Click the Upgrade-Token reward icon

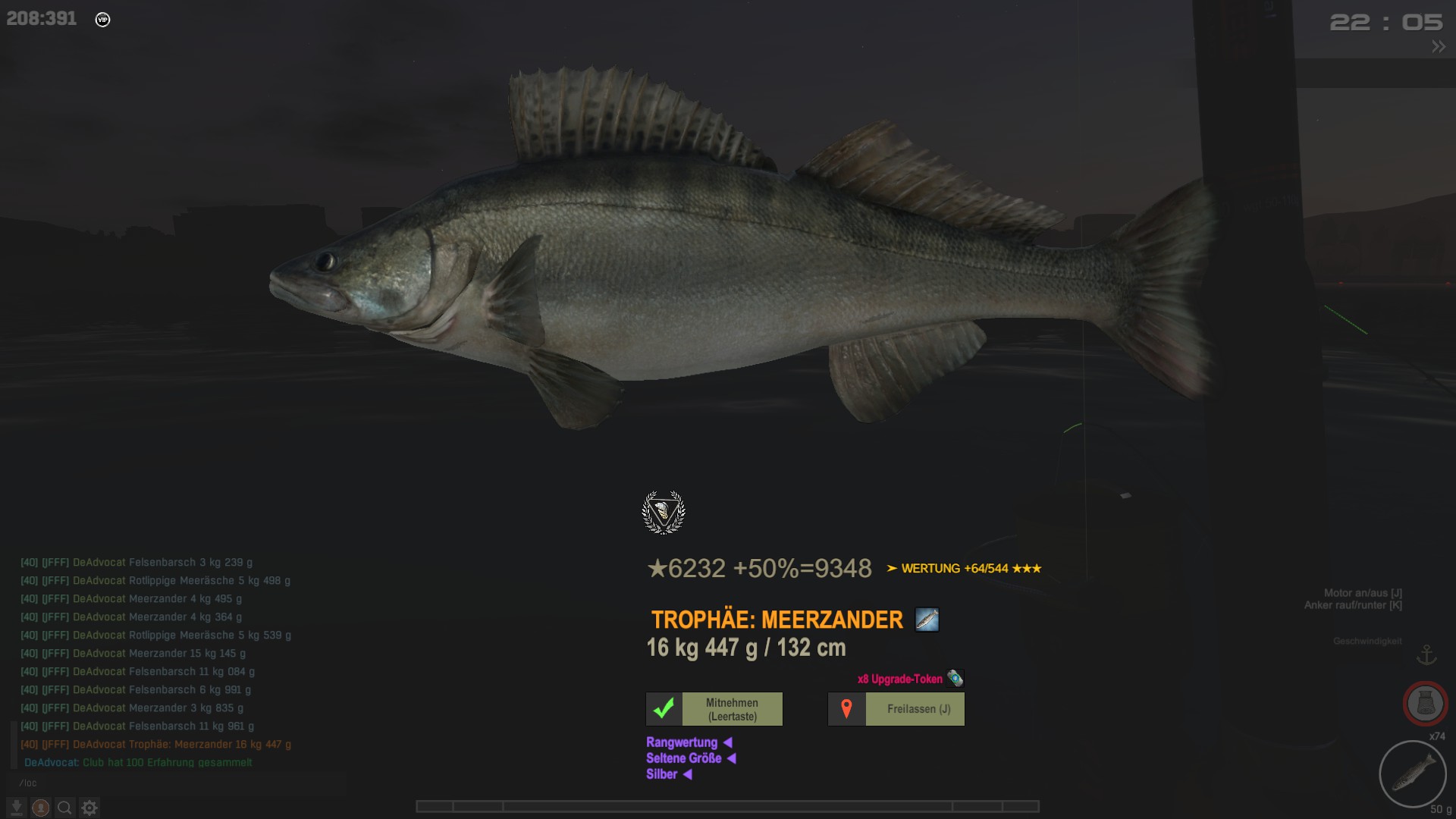click(x=955, y=679)
